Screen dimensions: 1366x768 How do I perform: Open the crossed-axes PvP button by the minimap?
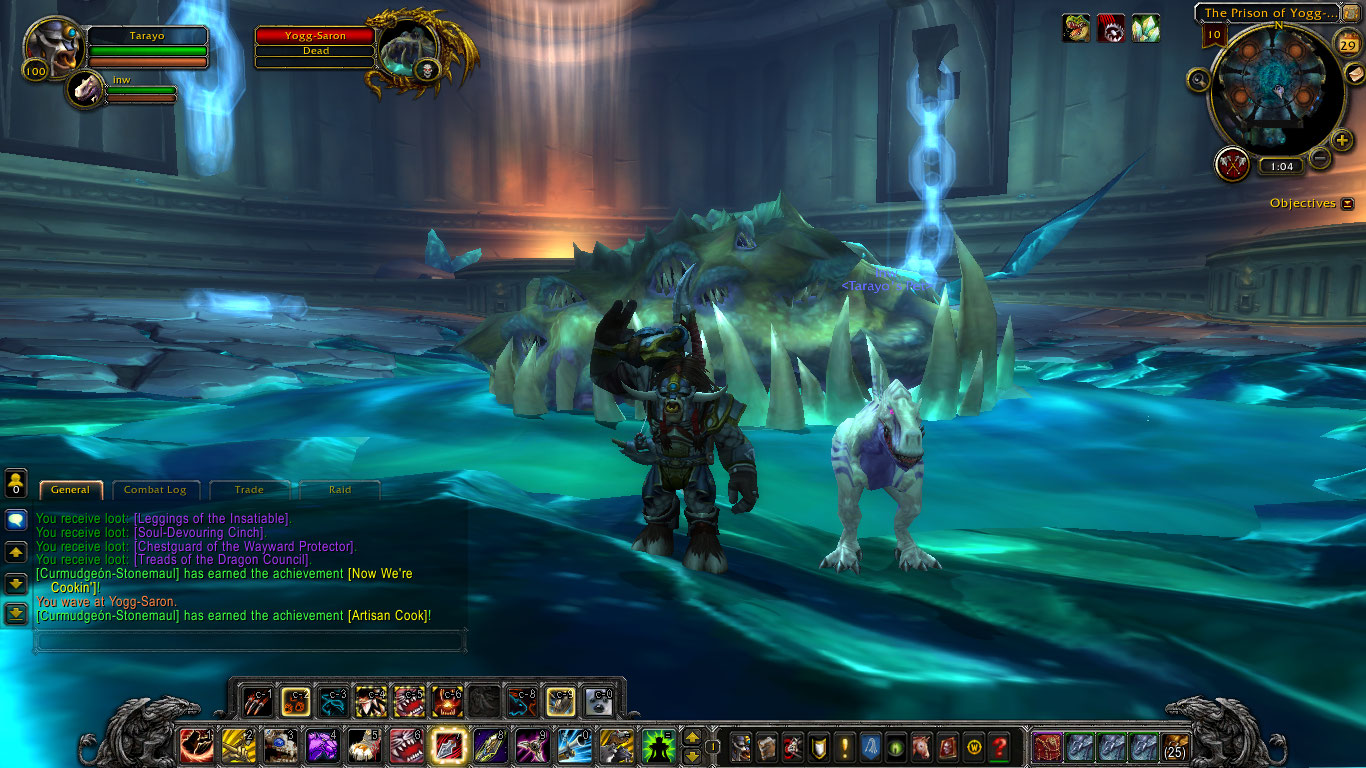(x=1232, y=163)
